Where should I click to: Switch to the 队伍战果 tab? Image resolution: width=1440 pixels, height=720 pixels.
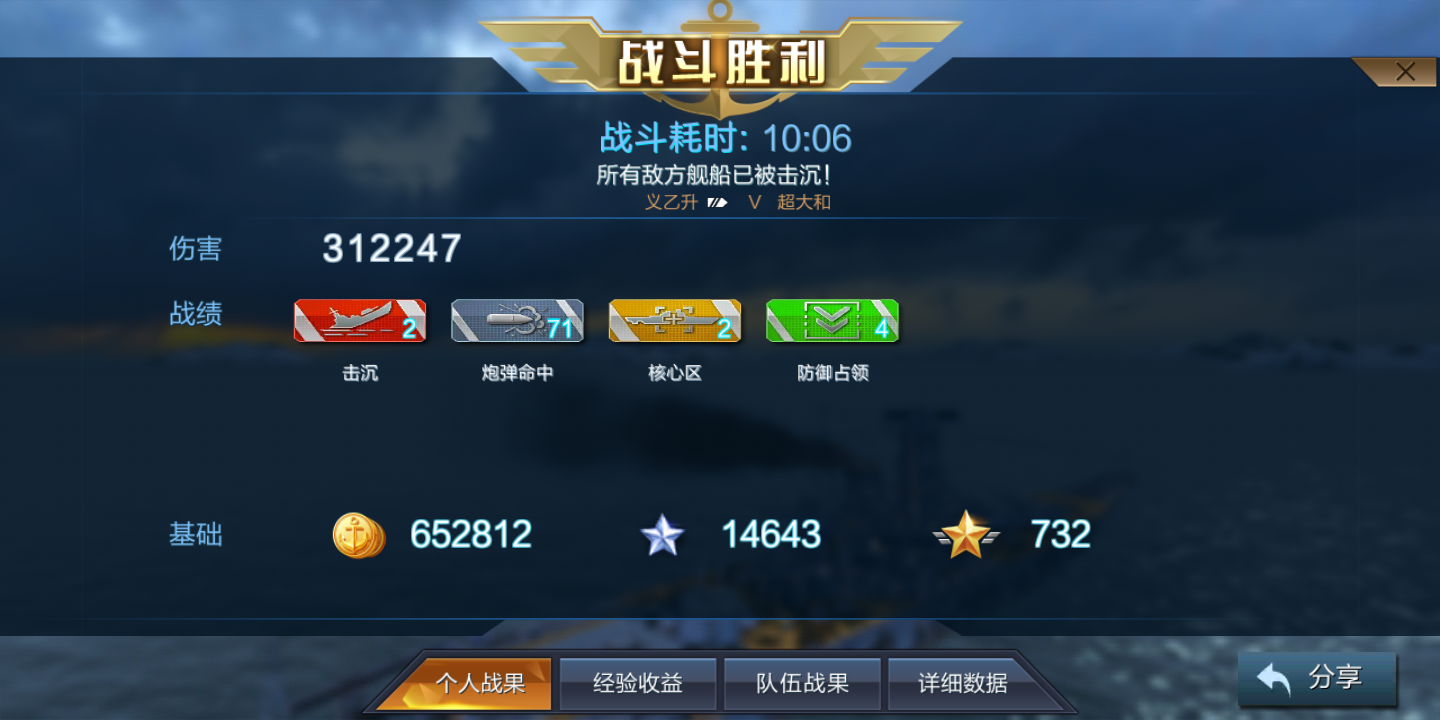point(801,683)
